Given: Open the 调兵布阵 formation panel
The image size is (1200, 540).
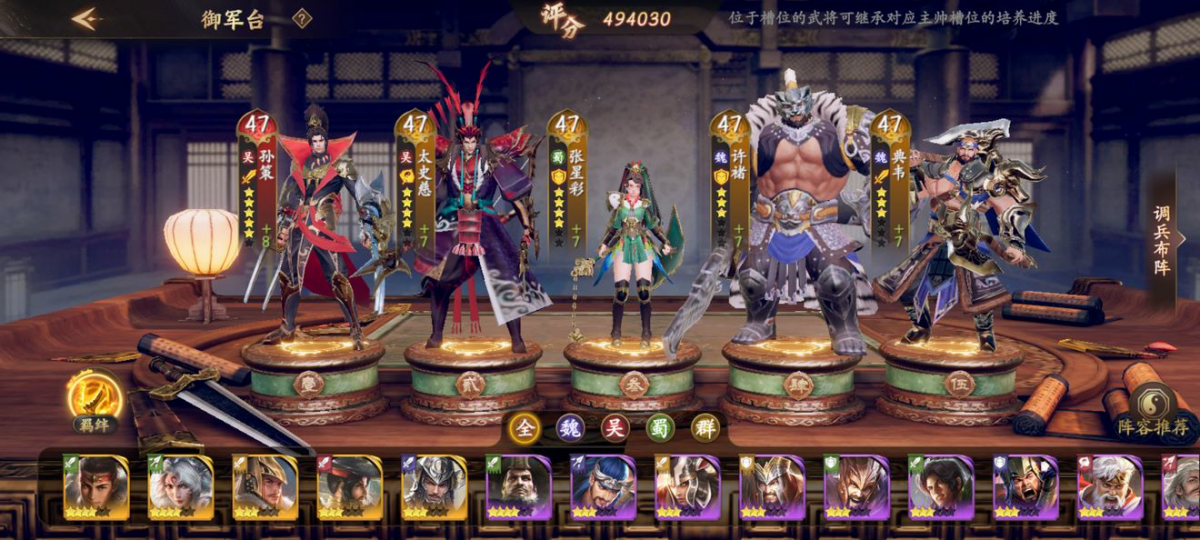Looking at the screenshot, I should (x=1163, y=240).
